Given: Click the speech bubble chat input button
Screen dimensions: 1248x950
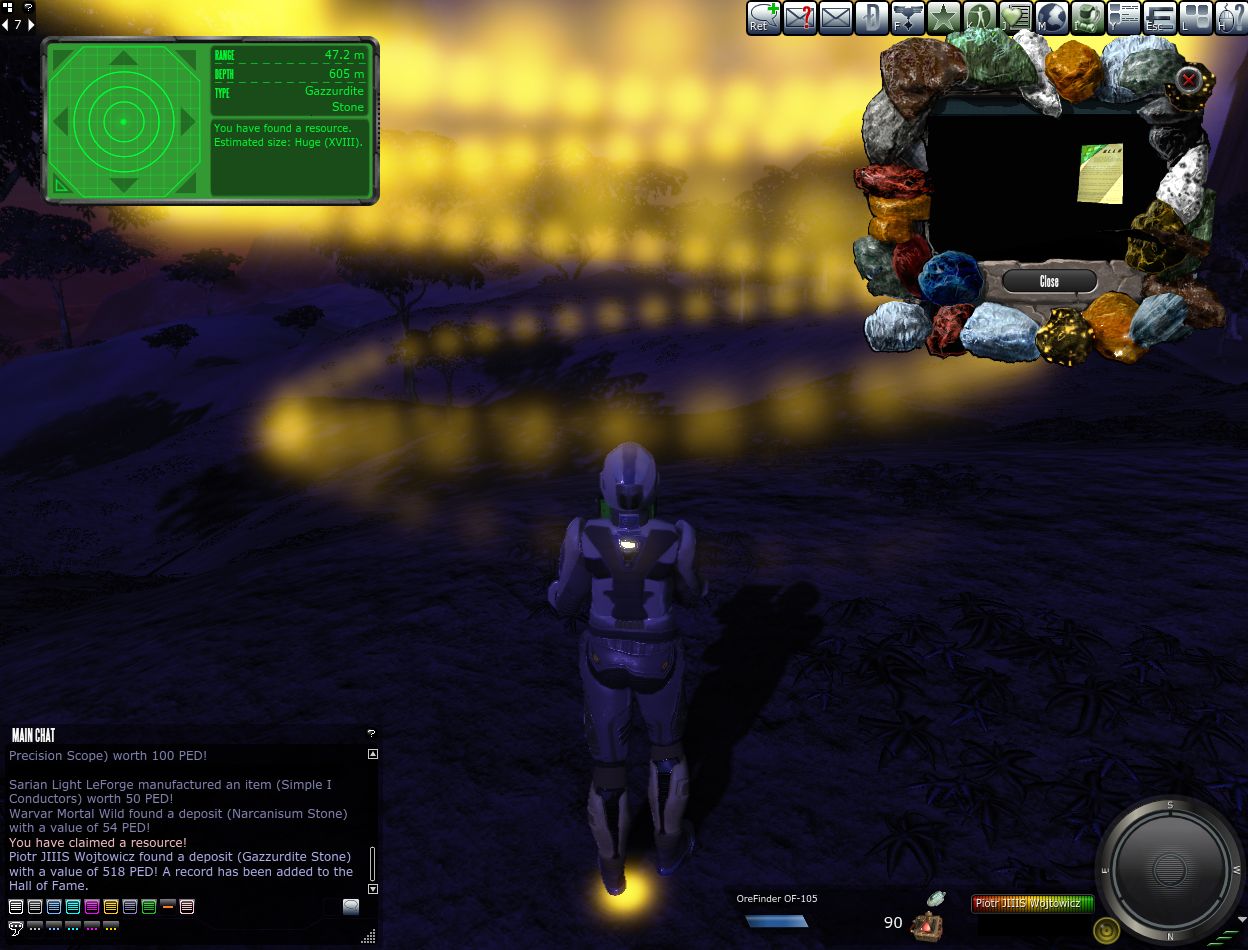Looking at the screenshot, I should point(351,907).
